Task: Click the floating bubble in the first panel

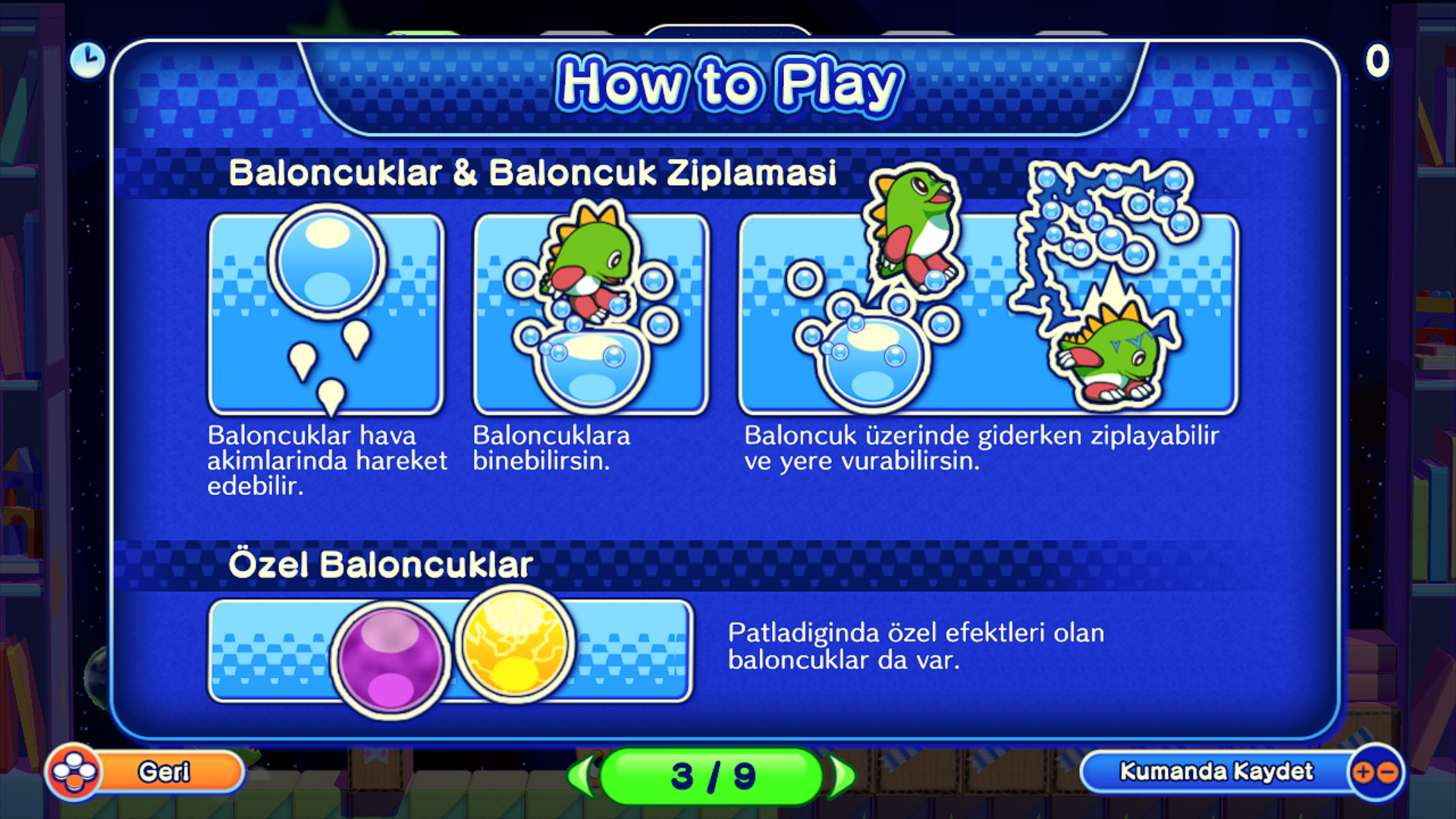Action: (326, 262)
